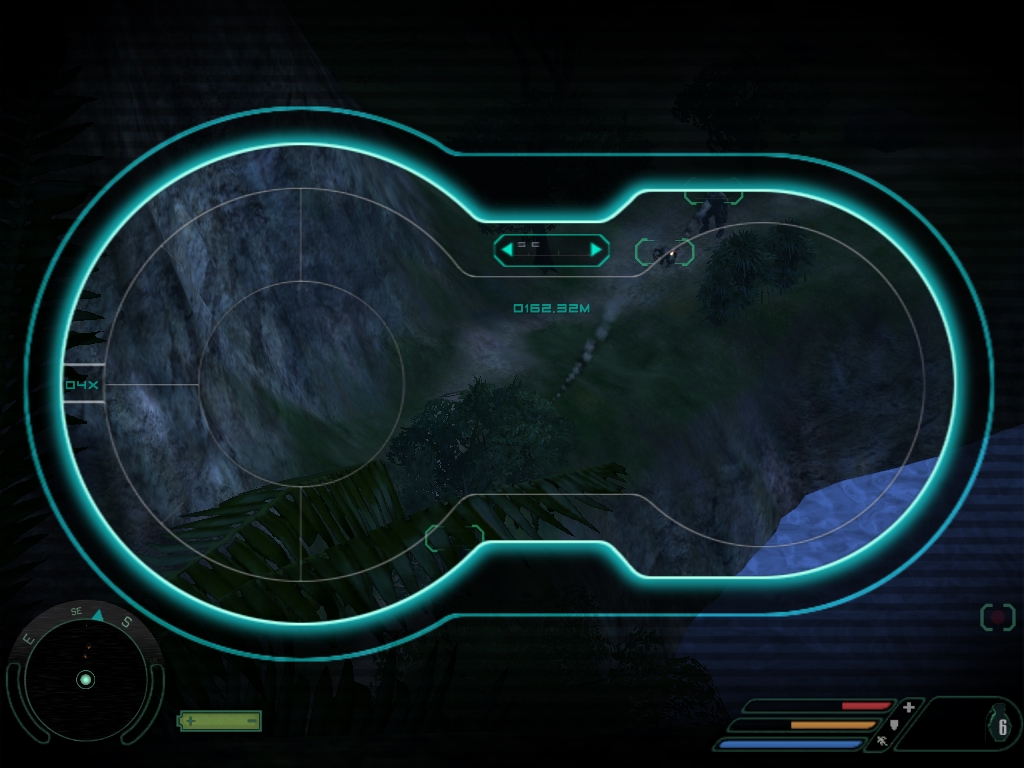Click the circular radar minimap
The height and width of the screenshot is (768, 1024).
click(x=85, y=679)
